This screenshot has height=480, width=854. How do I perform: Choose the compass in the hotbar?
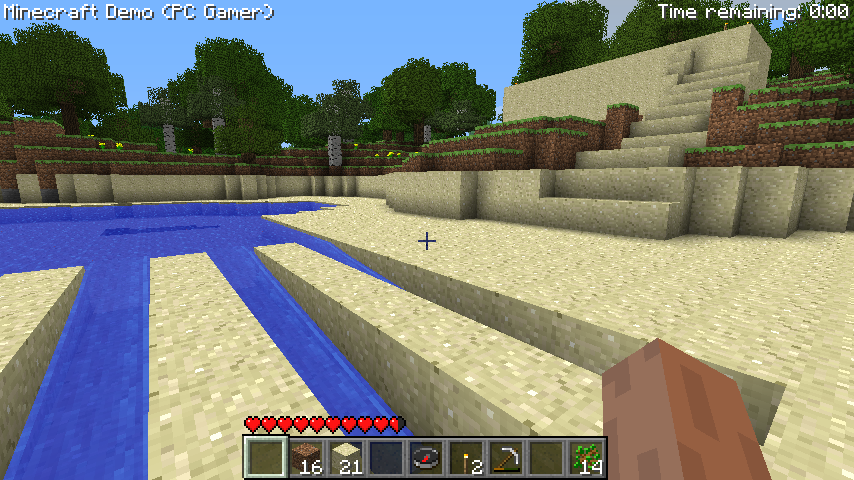coord(425,459)
